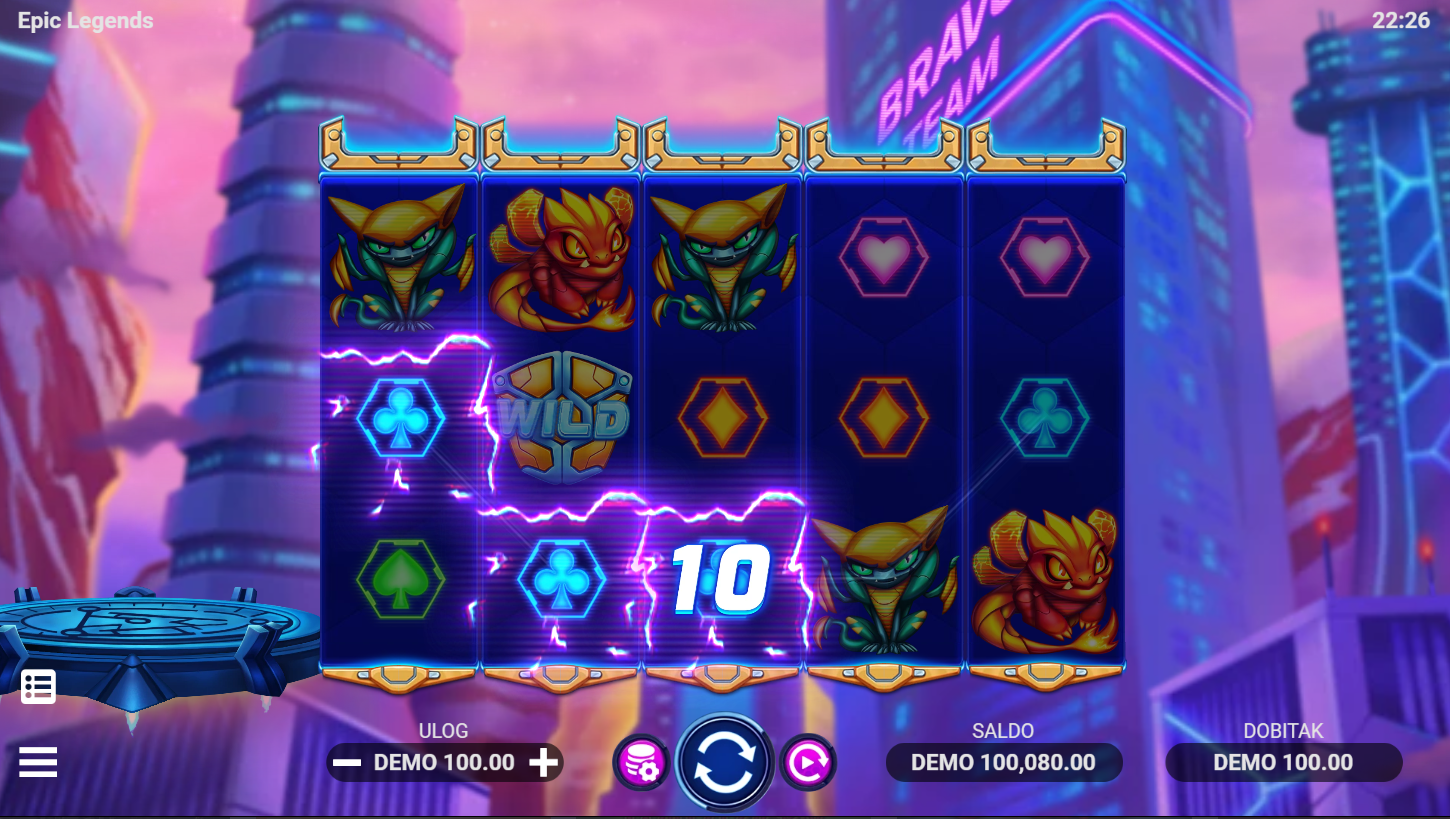This screenshot has width=1450, height=819.
Task: Increase the bet with the plus button
Action: [x=543, y=763]
